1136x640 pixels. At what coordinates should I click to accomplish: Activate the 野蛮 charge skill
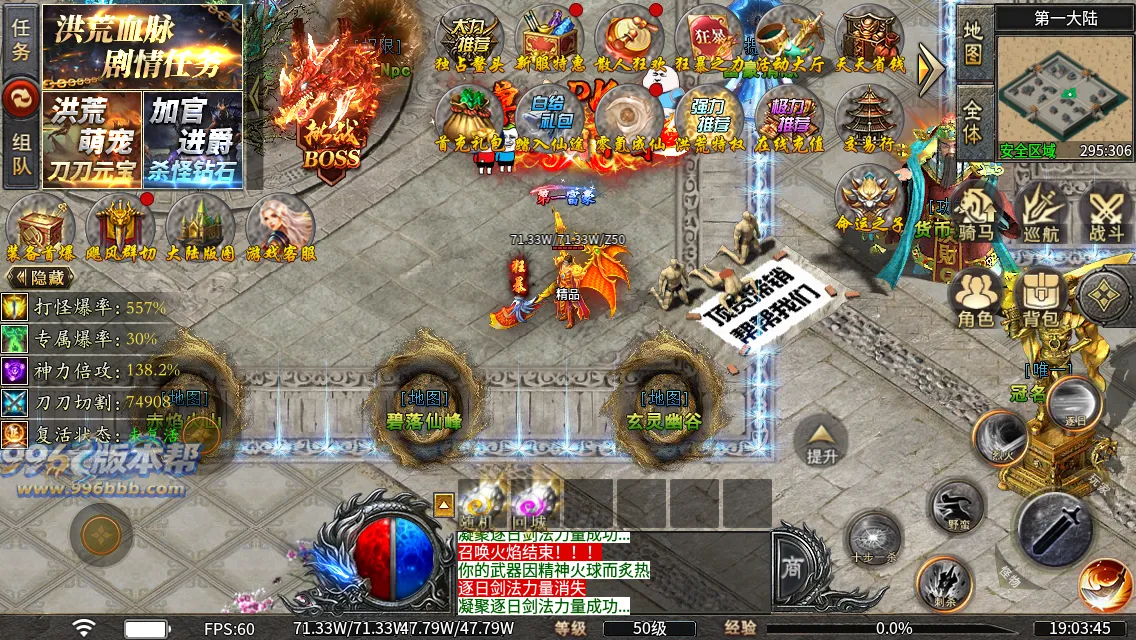point(957,507)
